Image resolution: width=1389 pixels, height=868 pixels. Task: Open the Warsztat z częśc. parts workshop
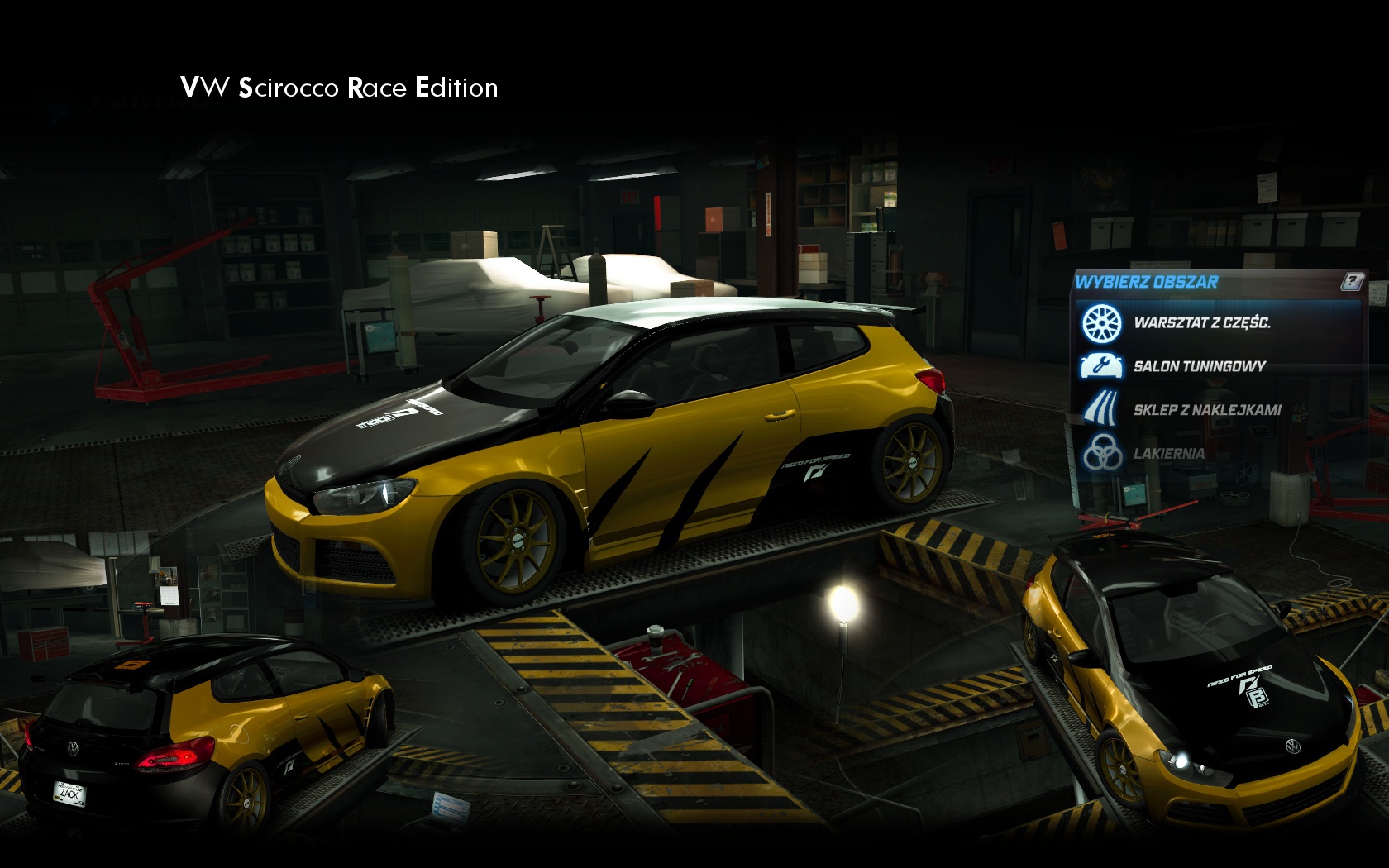coord(1200,323)
